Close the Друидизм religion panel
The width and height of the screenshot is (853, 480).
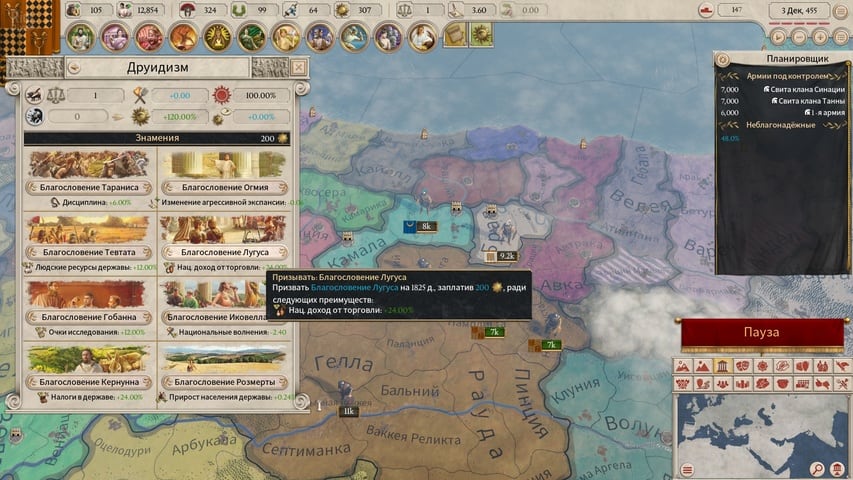pos(298,67)
